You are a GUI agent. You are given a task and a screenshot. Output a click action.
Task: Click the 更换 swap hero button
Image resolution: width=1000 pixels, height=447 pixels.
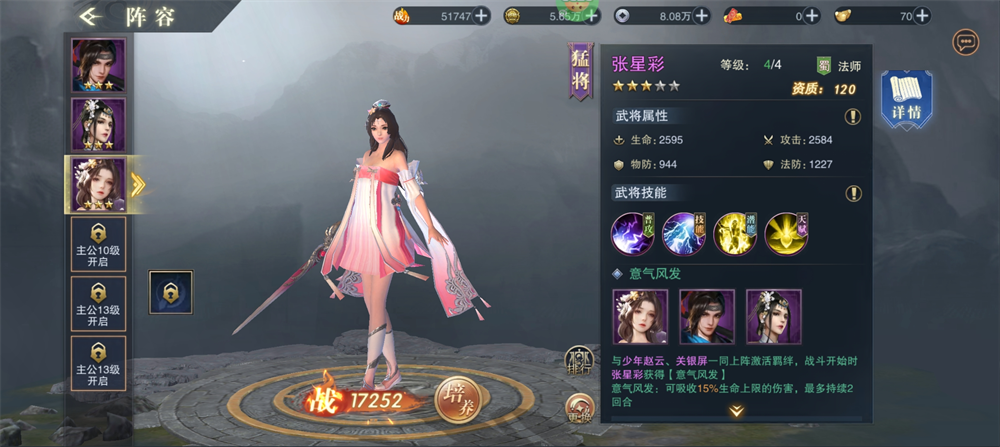578,407
